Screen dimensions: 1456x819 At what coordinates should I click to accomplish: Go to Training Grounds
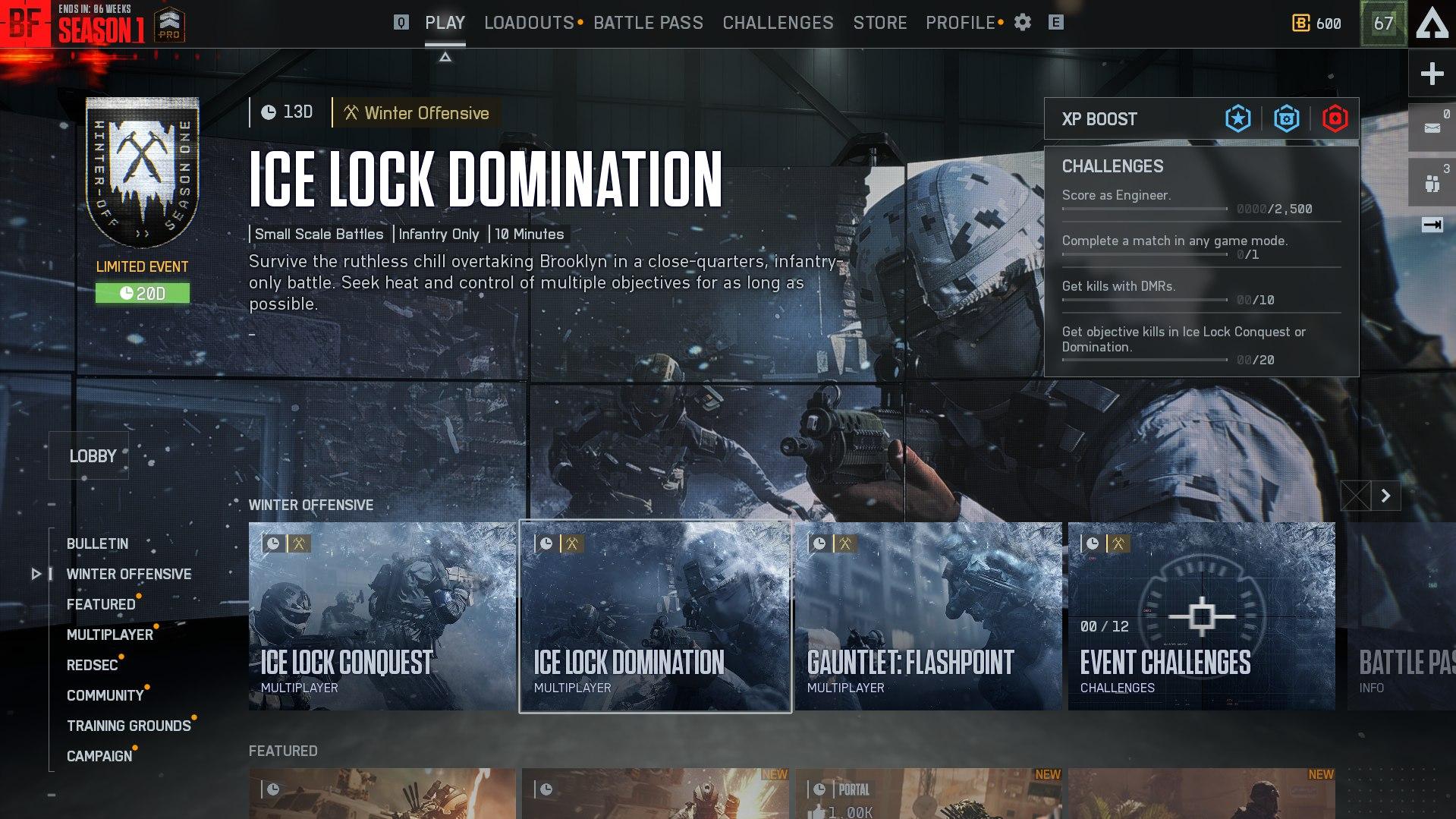click(x=128, y=726)
